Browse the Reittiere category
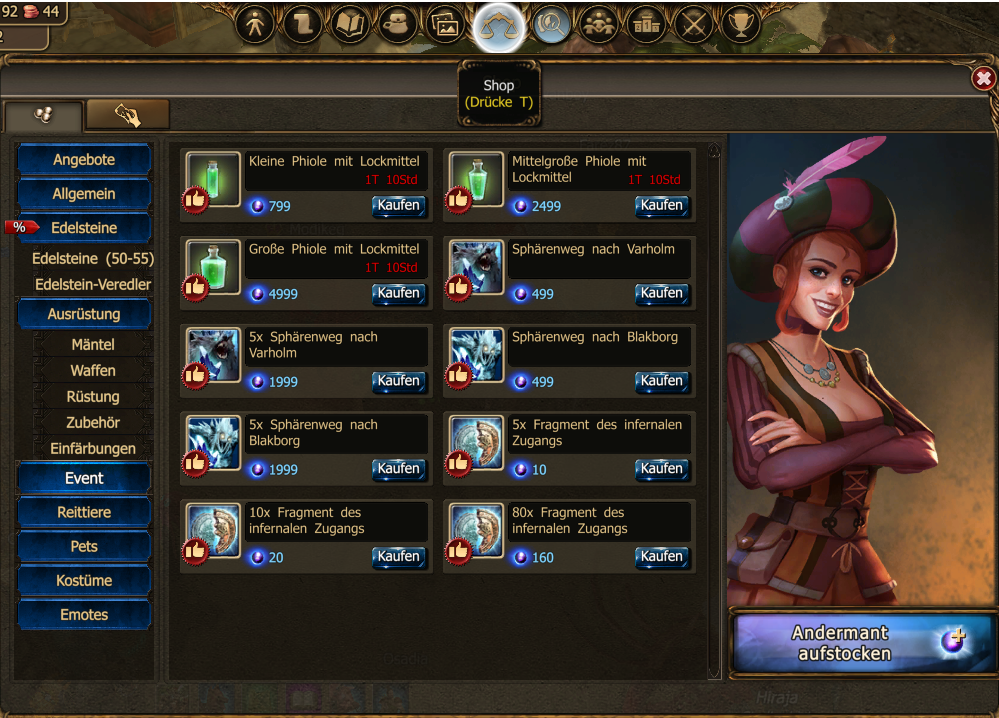This screenshot has width=999, height=718. coord(84,512)
